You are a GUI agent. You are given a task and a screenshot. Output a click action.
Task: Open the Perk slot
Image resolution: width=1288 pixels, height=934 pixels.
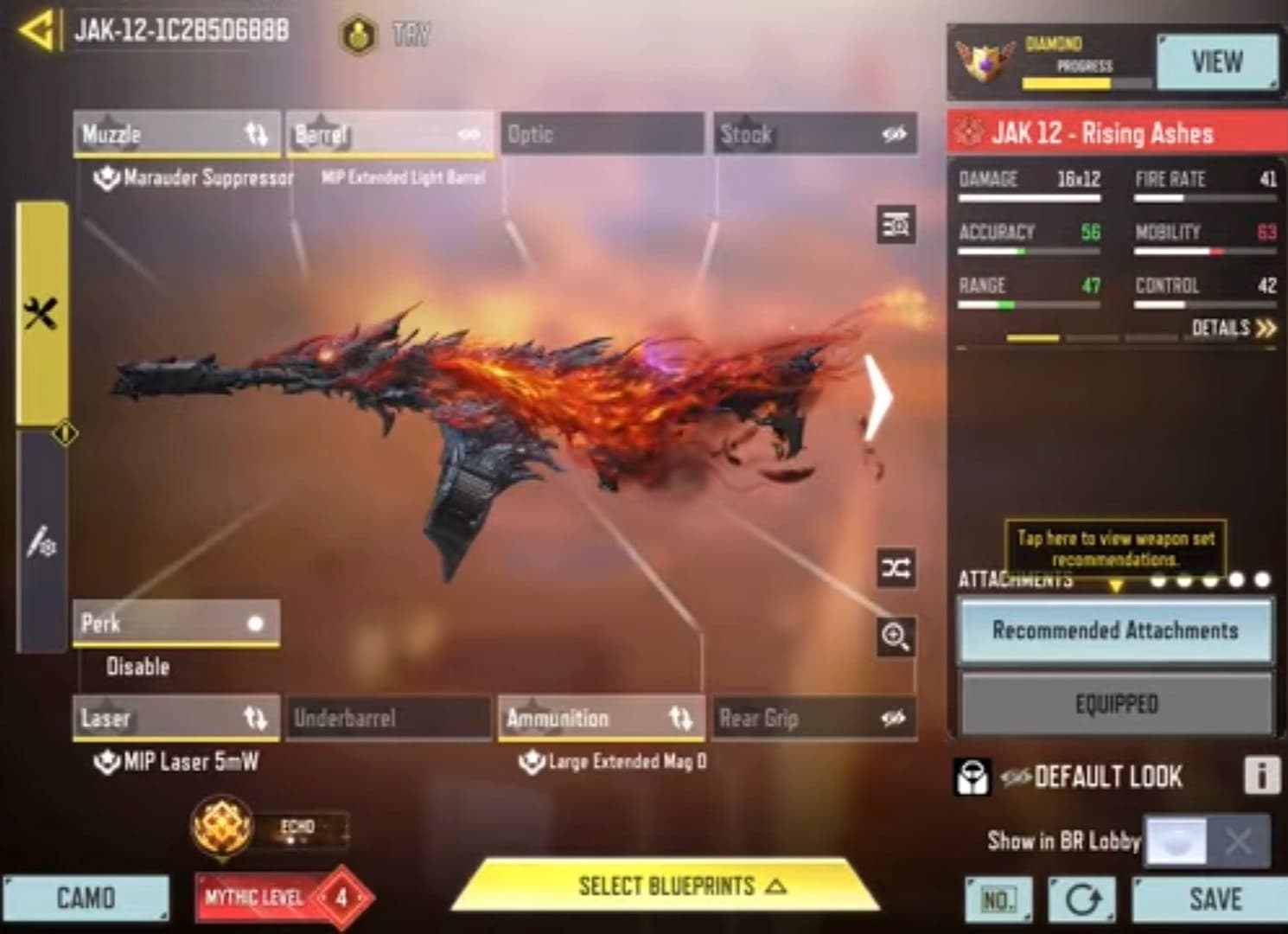(x=176, y=624)
